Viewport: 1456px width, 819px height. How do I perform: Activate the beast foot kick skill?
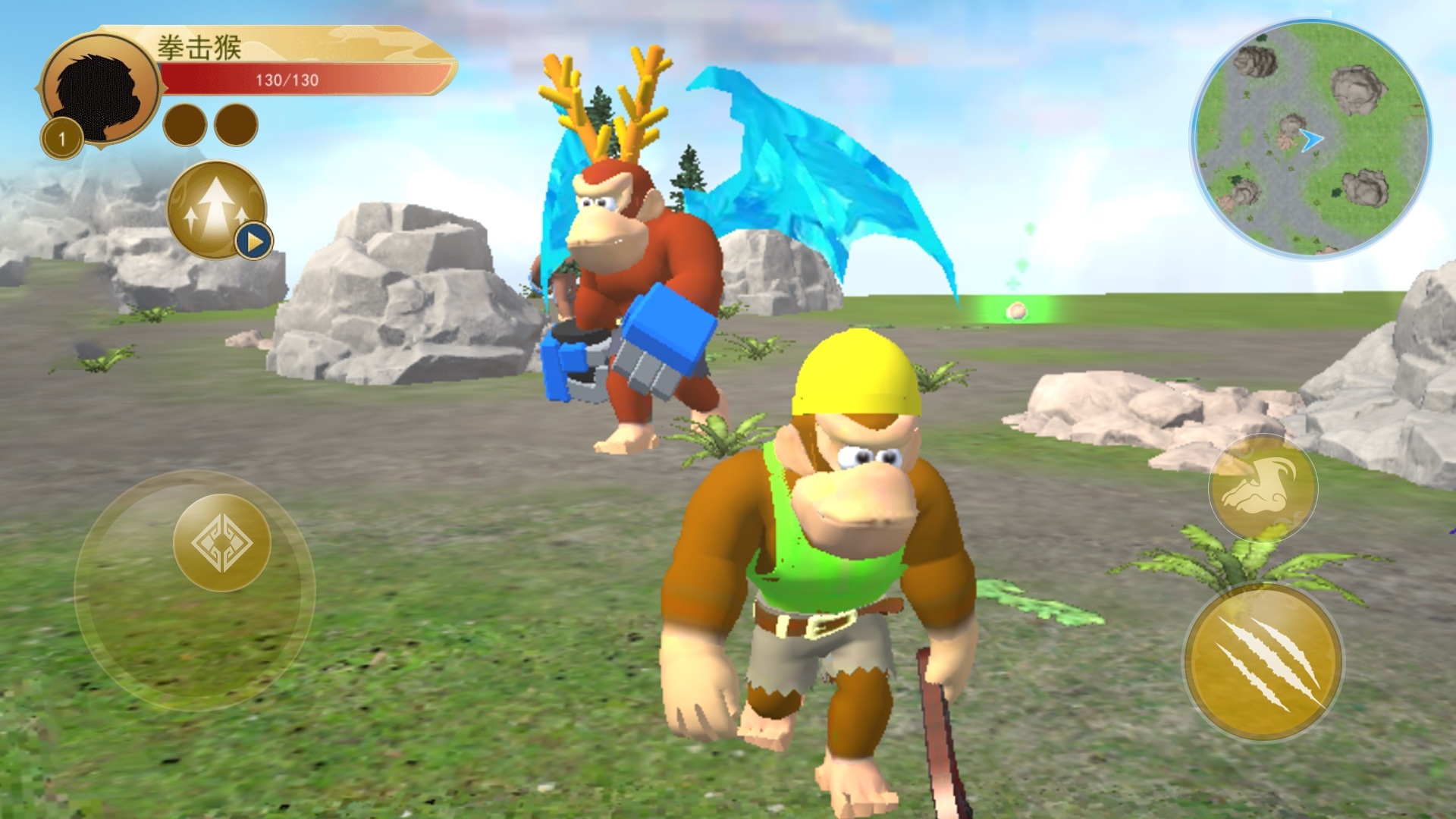pos(1263,488)
